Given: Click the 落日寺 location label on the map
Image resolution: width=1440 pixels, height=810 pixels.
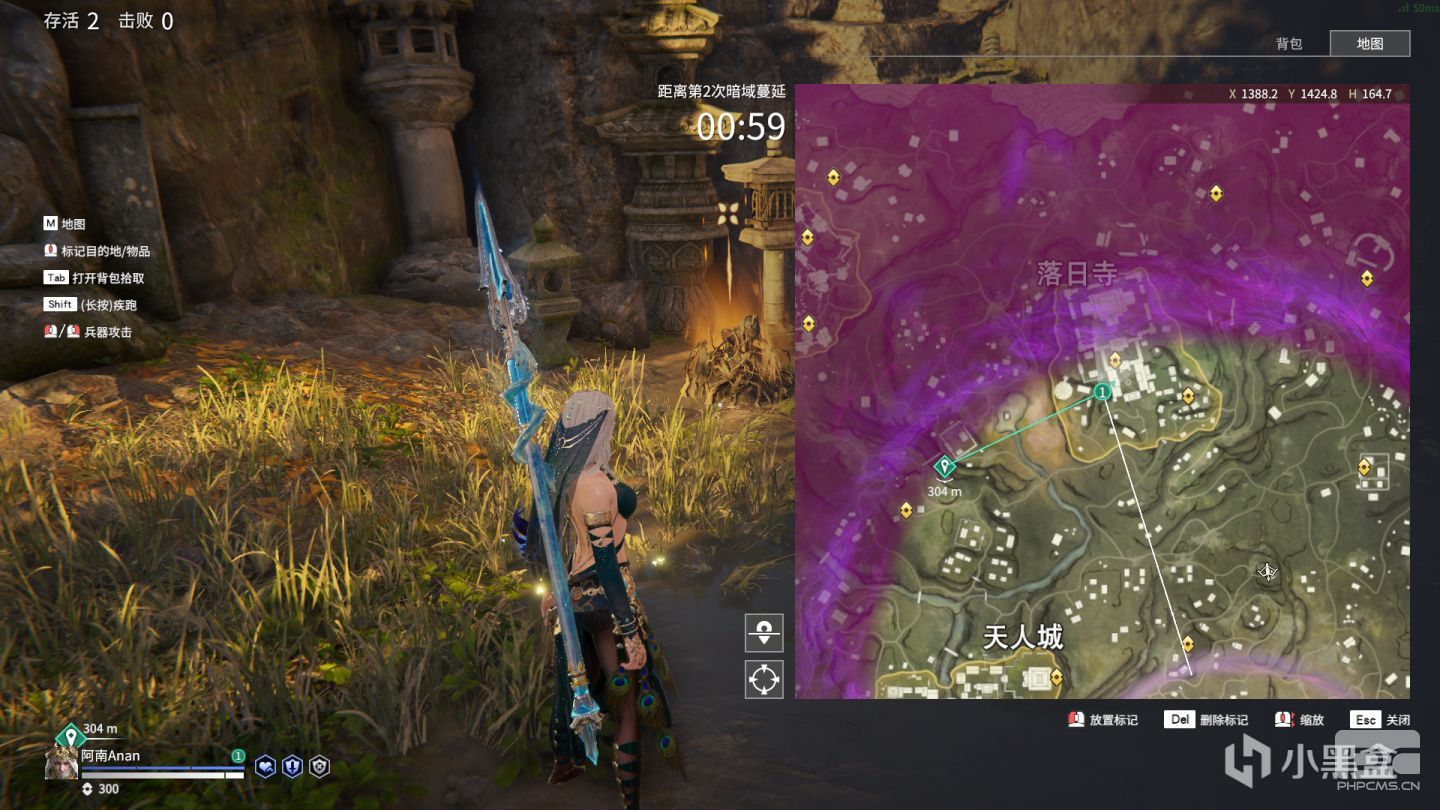Looking at the screenshot, I should click(1076, 274).
